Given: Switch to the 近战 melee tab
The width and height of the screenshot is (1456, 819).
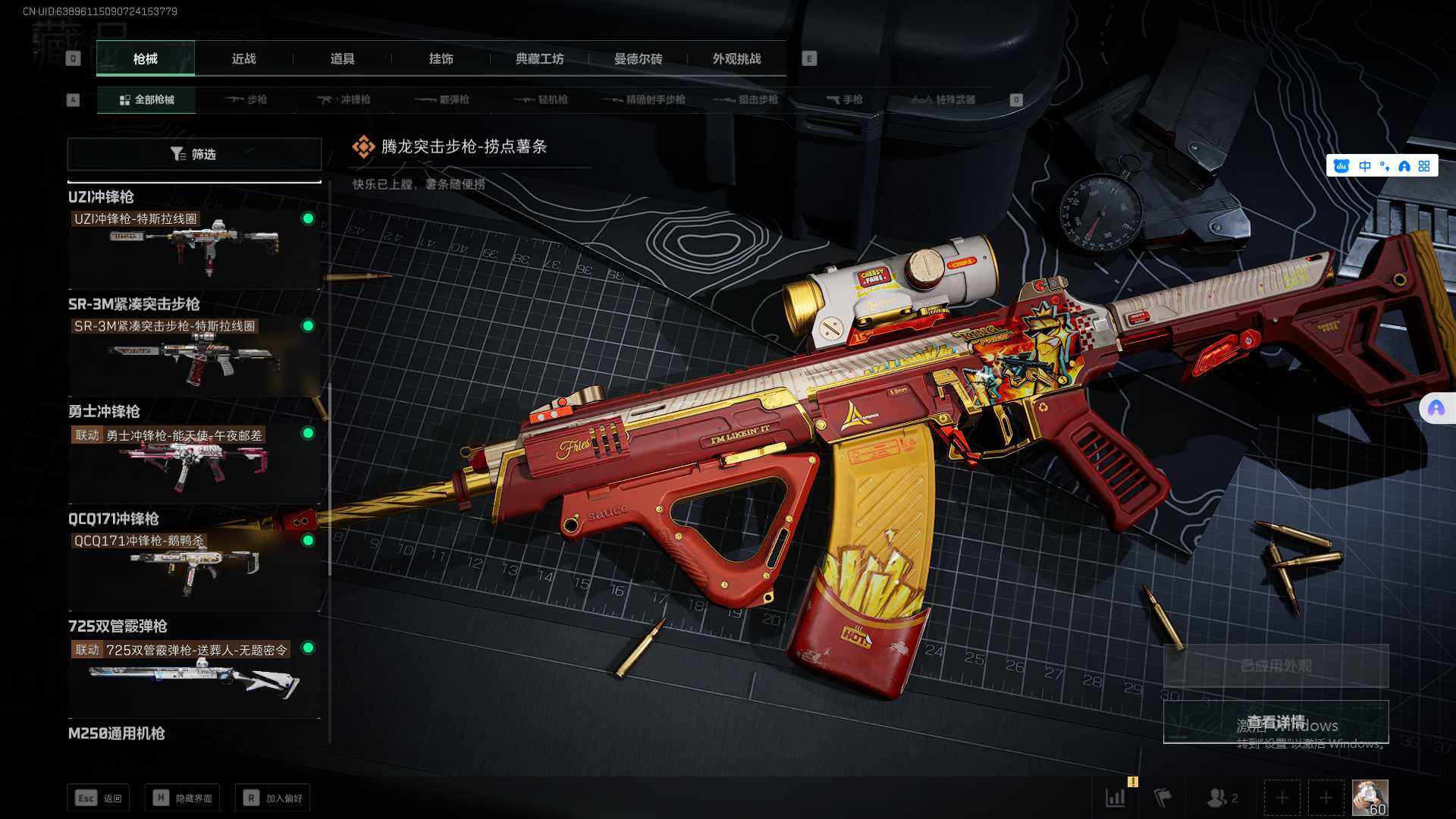Looking at the screenshot, I should tap(243, 58).
